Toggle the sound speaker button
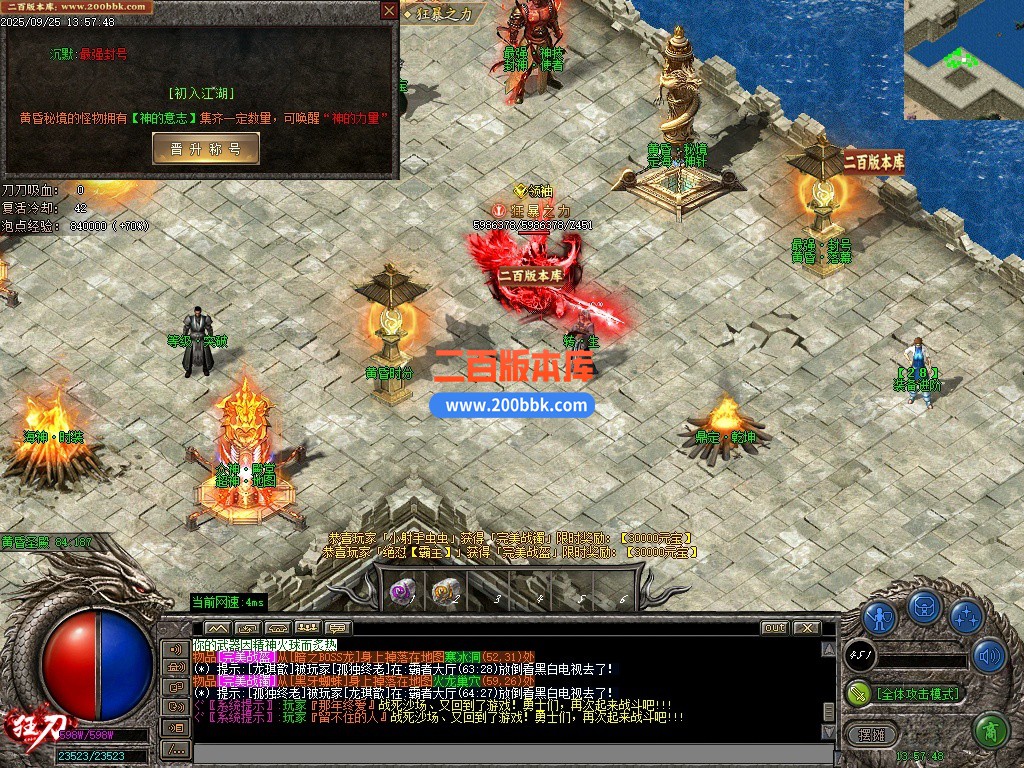The width and height of the screenshot is (1024, 768). click(x=989, y=656)
